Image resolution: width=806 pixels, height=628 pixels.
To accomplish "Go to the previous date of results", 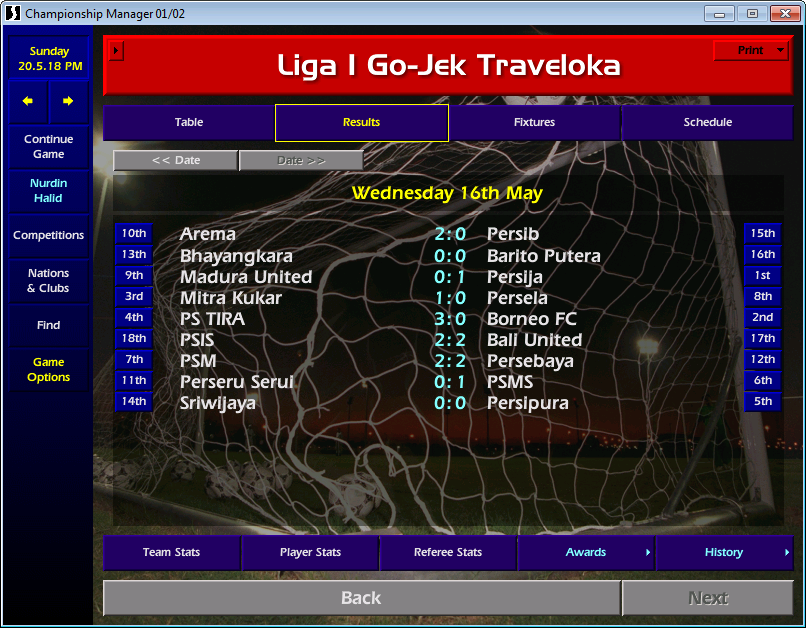I will (175, 160).
